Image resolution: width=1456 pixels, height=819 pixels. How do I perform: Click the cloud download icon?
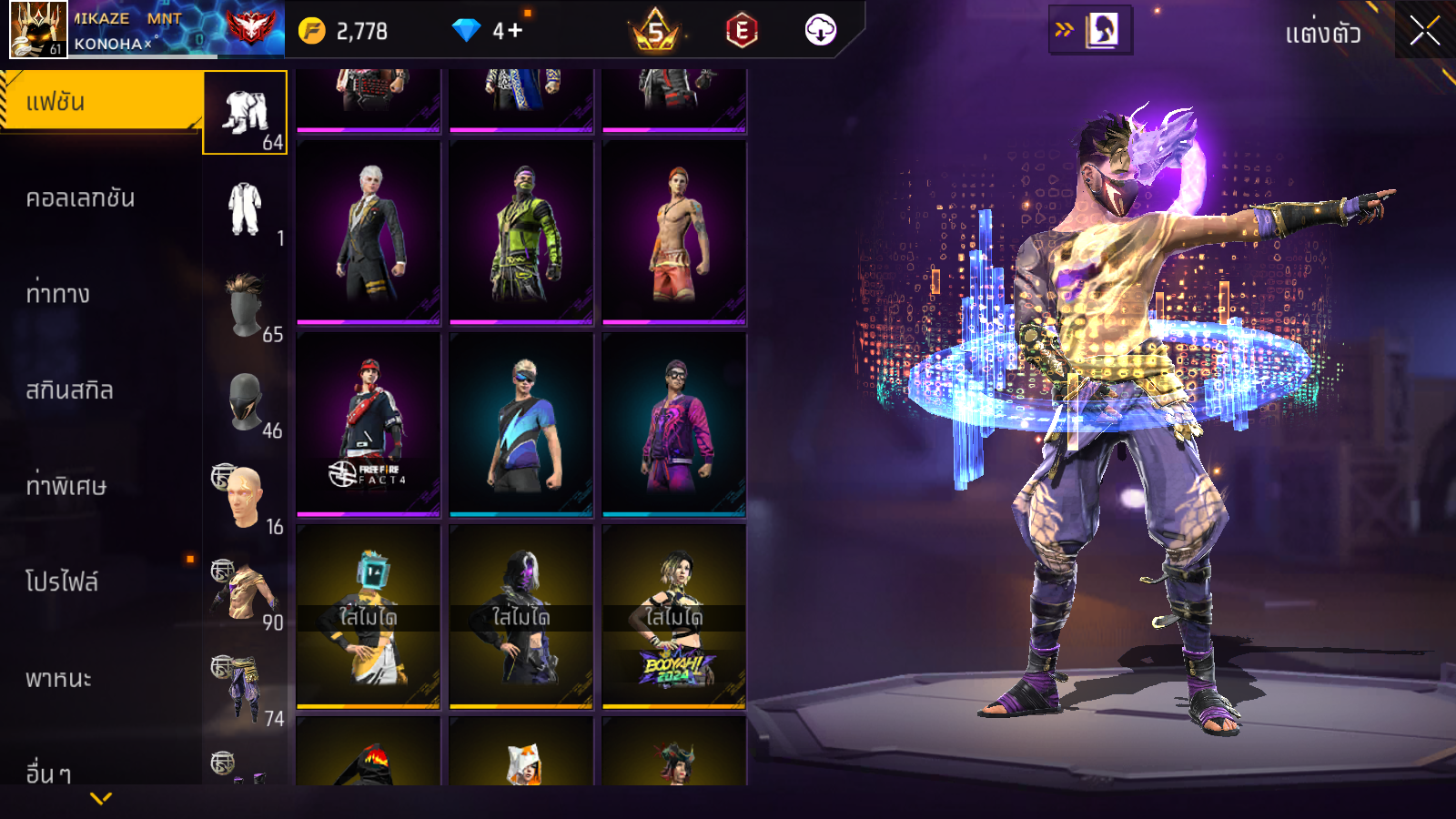tap(820, 31)
